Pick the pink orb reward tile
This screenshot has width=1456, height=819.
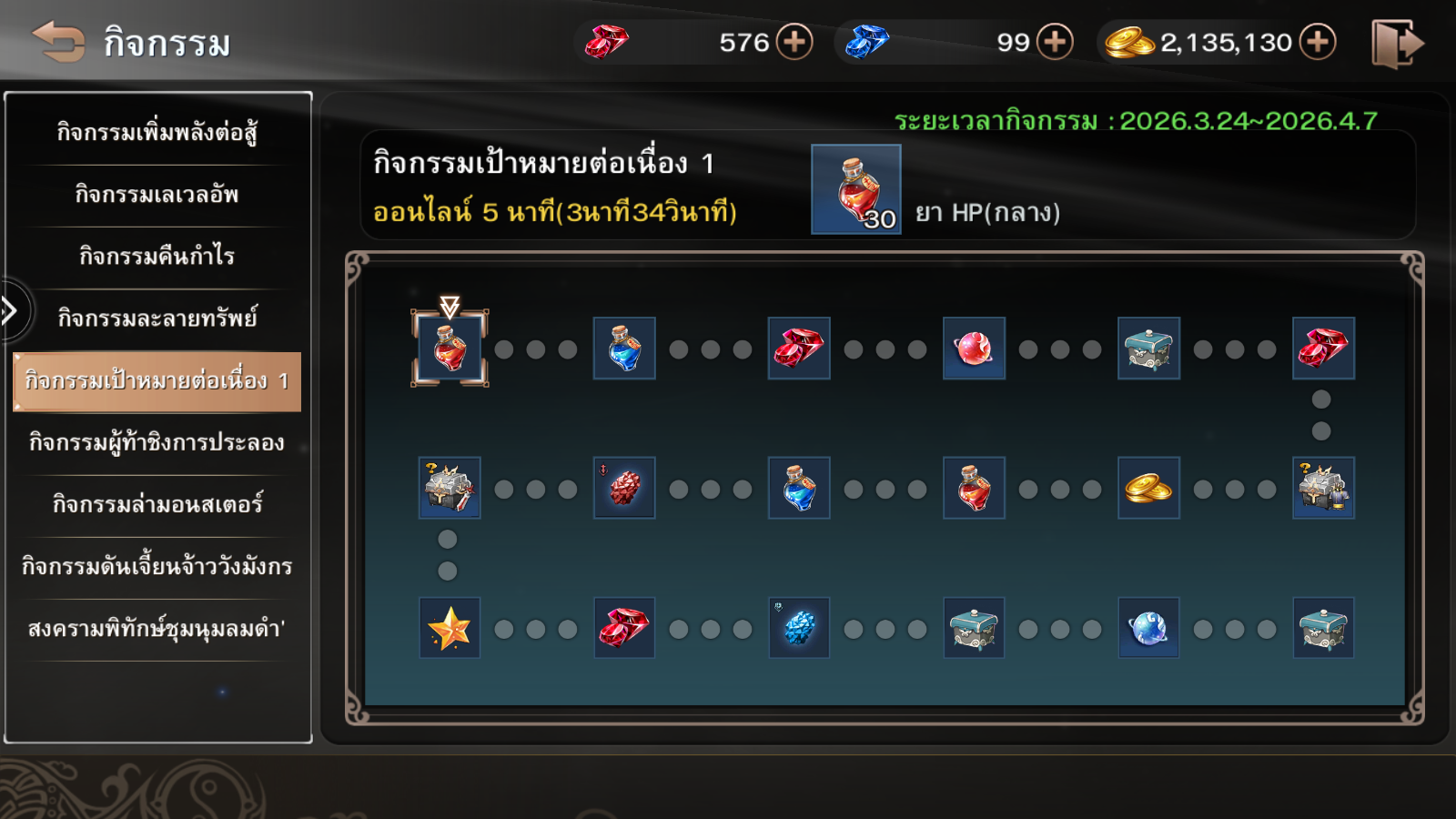coord(974,349)
